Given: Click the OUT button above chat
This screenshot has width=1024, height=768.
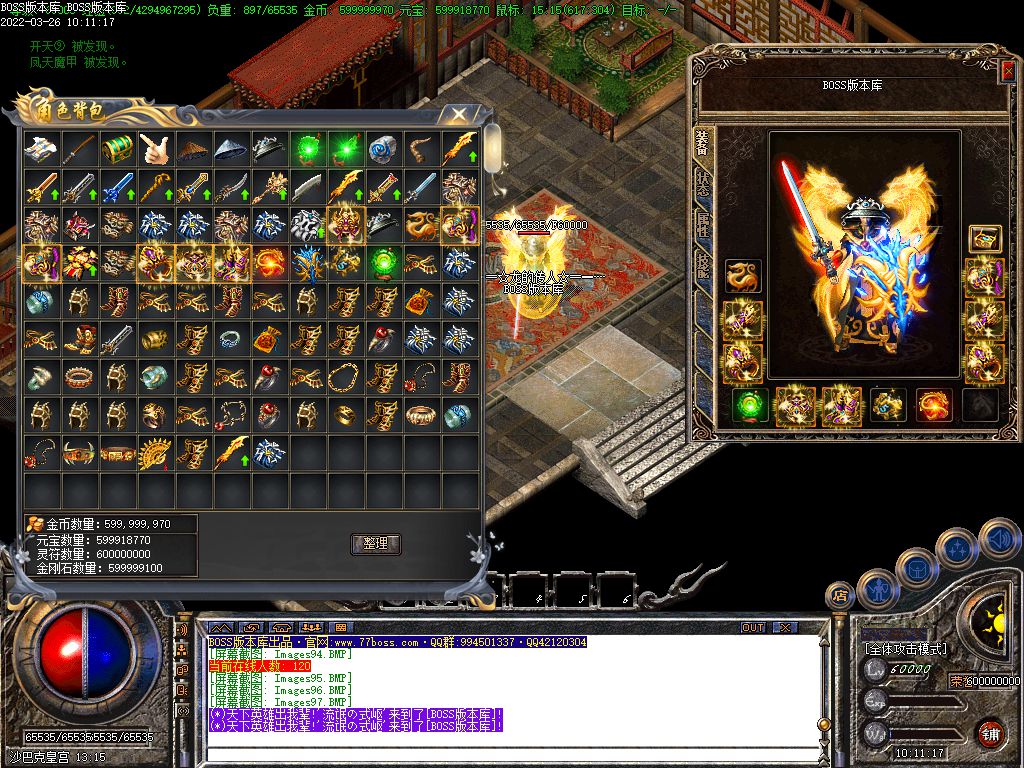Looking at the screenshot, I should [x=752, y=627].
